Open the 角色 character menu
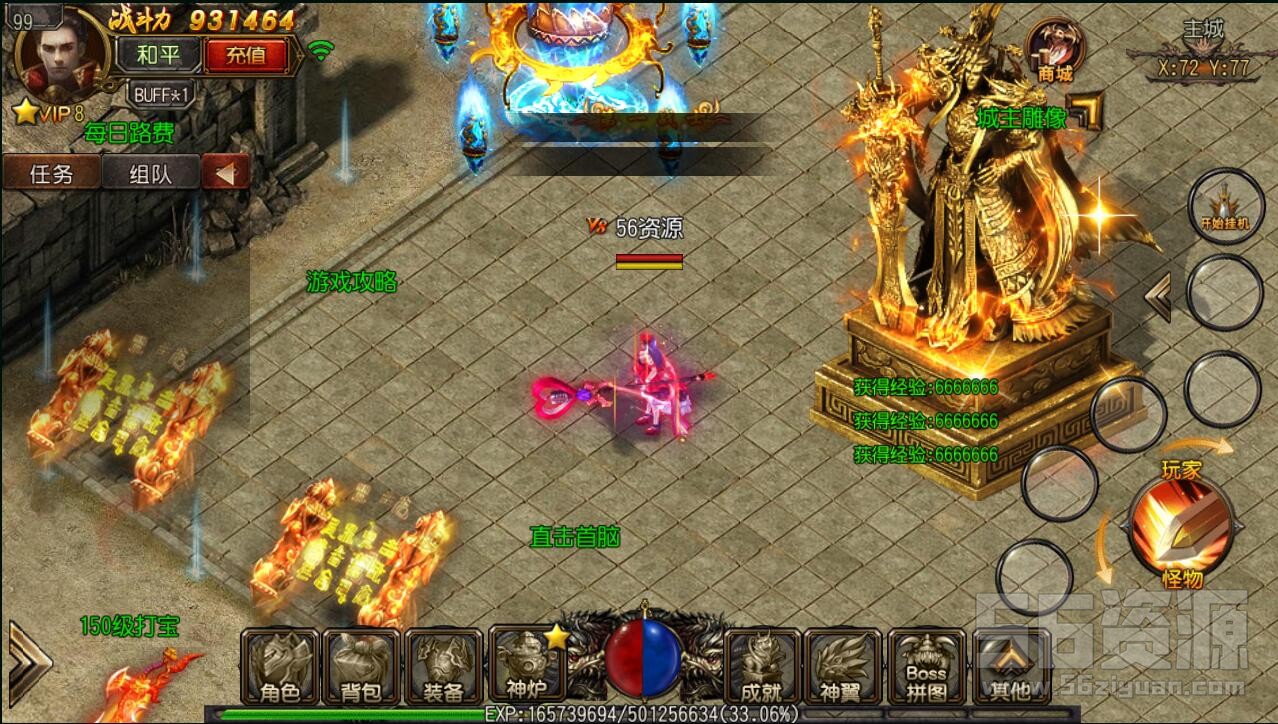Screen dimensions: 1278x724 click(279, 666)
